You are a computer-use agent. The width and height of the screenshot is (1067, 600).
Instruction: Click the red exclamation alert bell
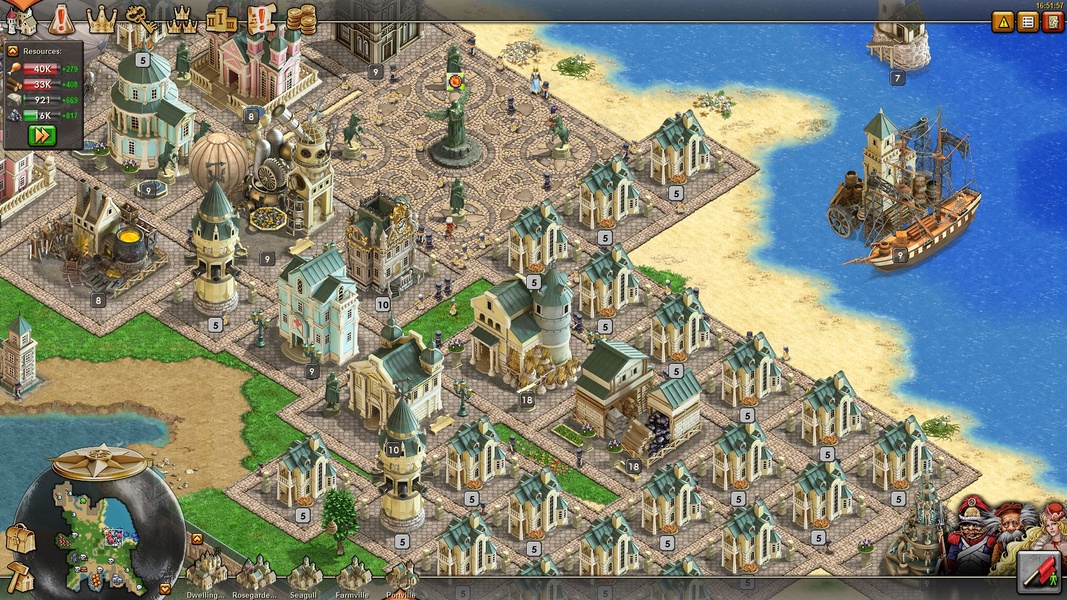62,18
